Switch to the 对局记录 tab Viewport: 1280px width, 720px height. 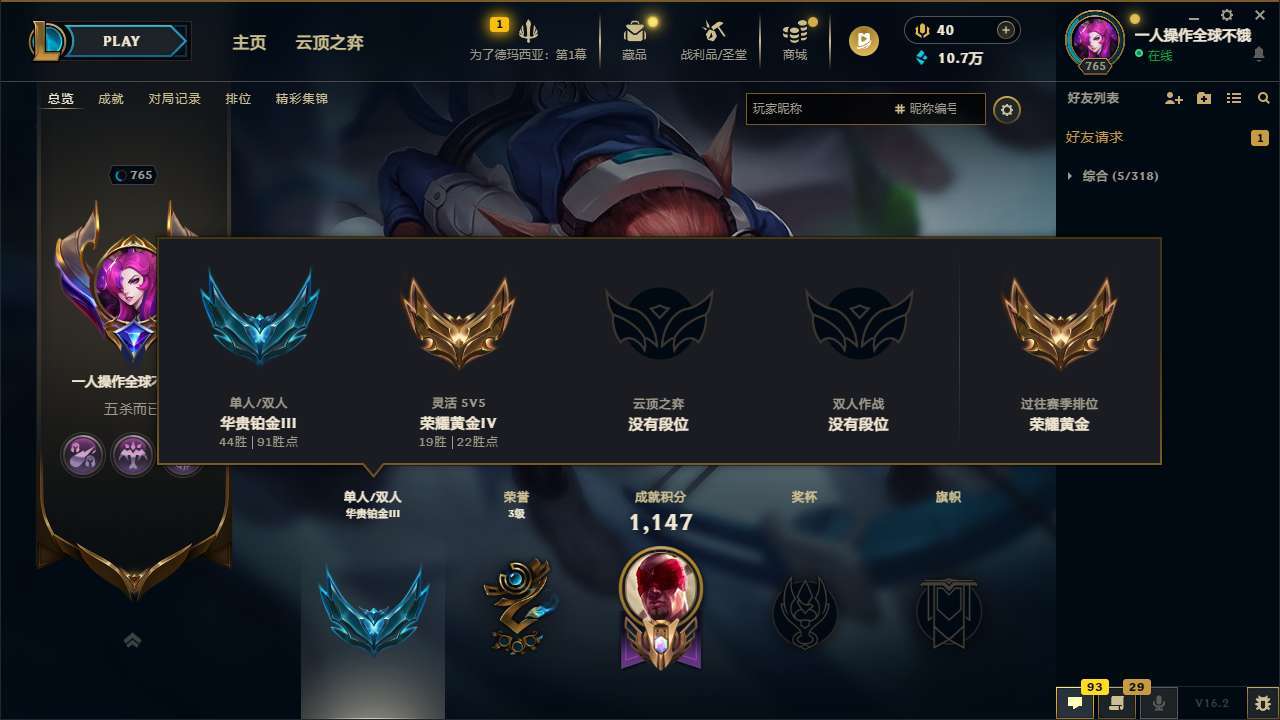[175, 98]
